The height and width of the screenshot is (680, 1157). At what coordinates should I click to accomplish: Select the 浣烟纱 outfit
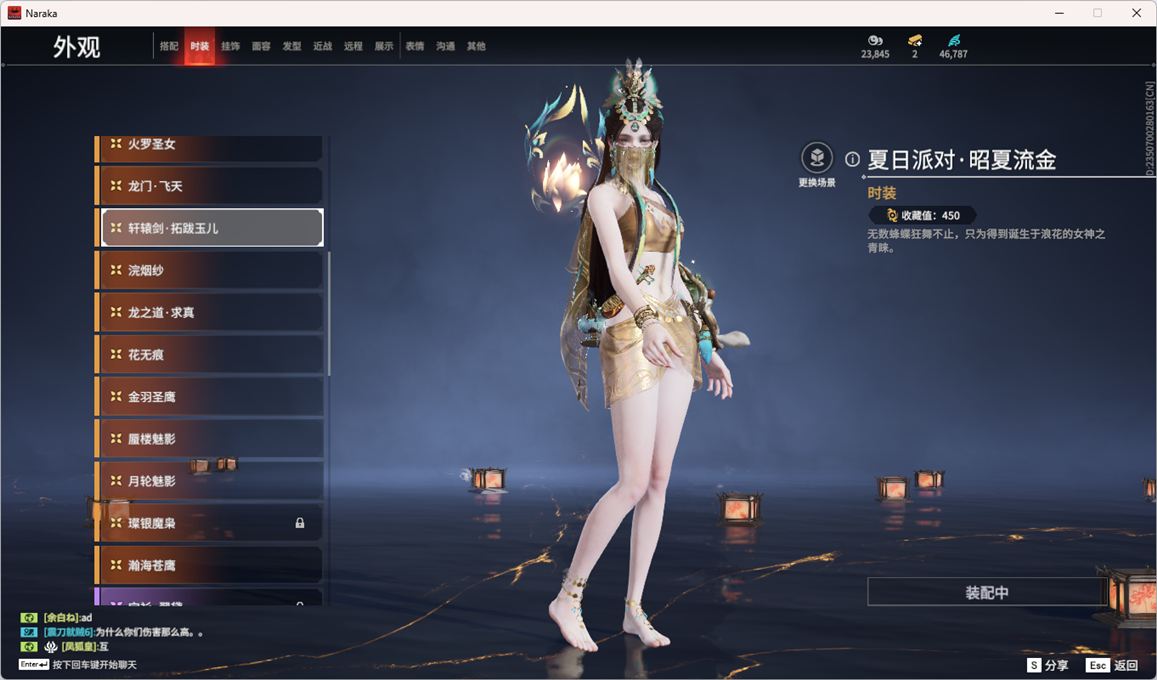tap(210, 270)
